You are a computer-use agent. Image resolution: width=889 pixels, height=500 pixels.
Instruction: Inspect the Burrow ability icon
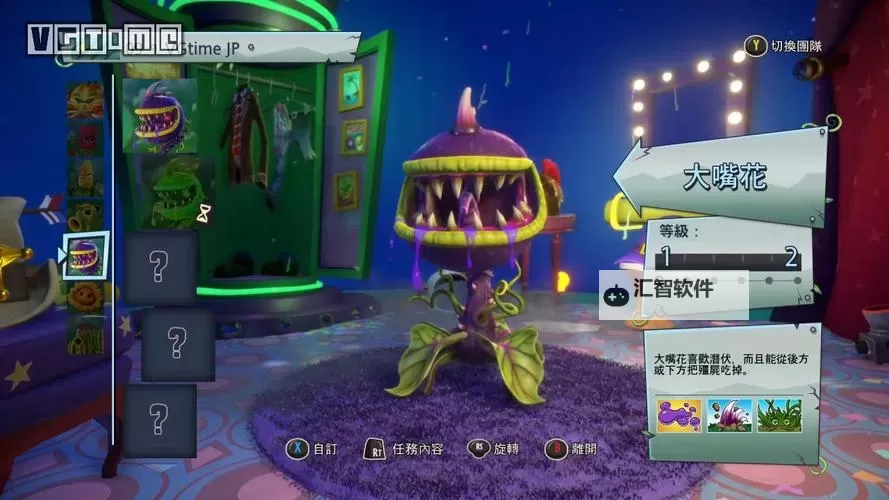coord(728,414)
